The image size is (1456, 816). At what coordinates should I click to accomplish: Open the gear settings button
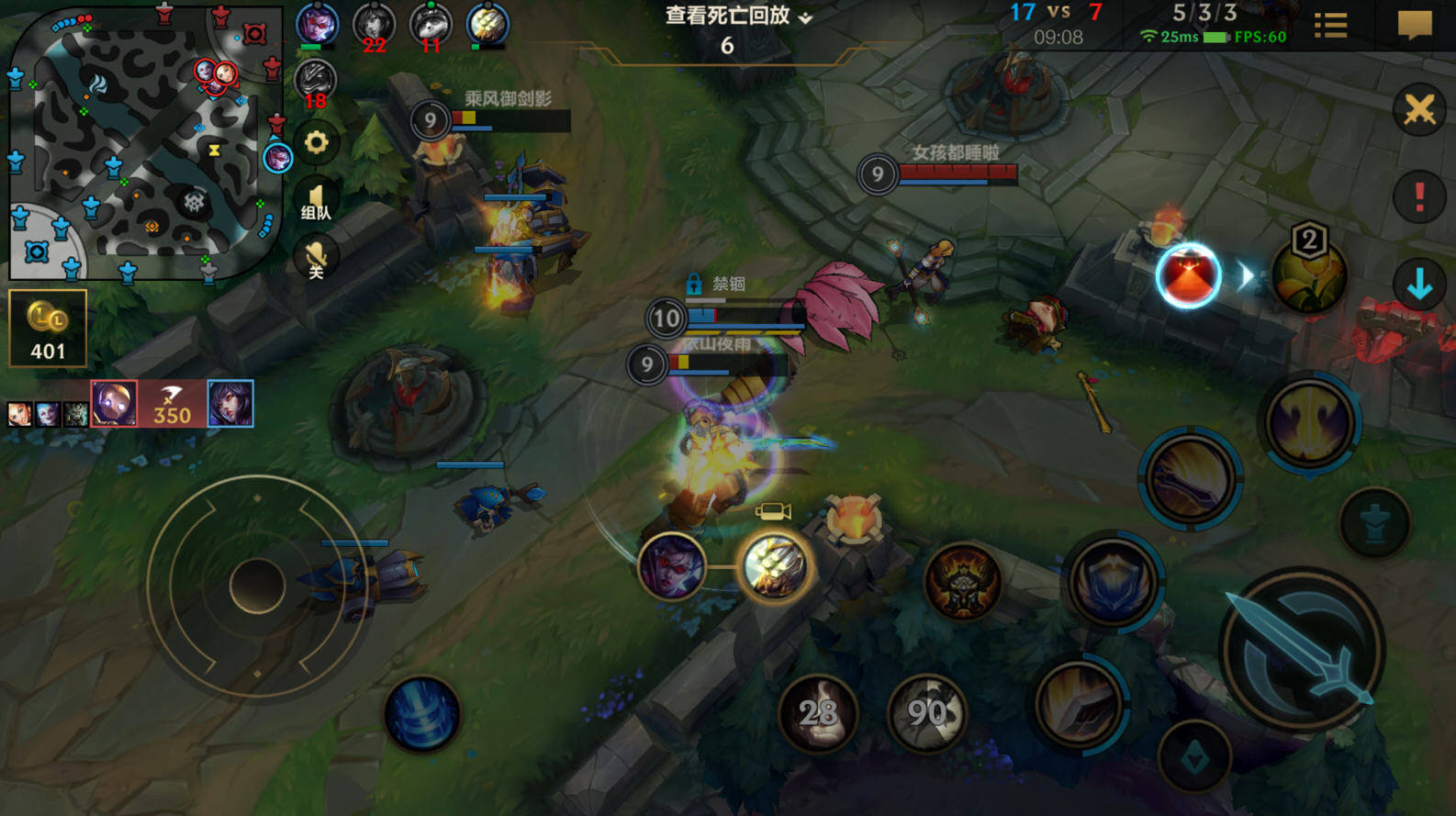click(x=316, y=143)
